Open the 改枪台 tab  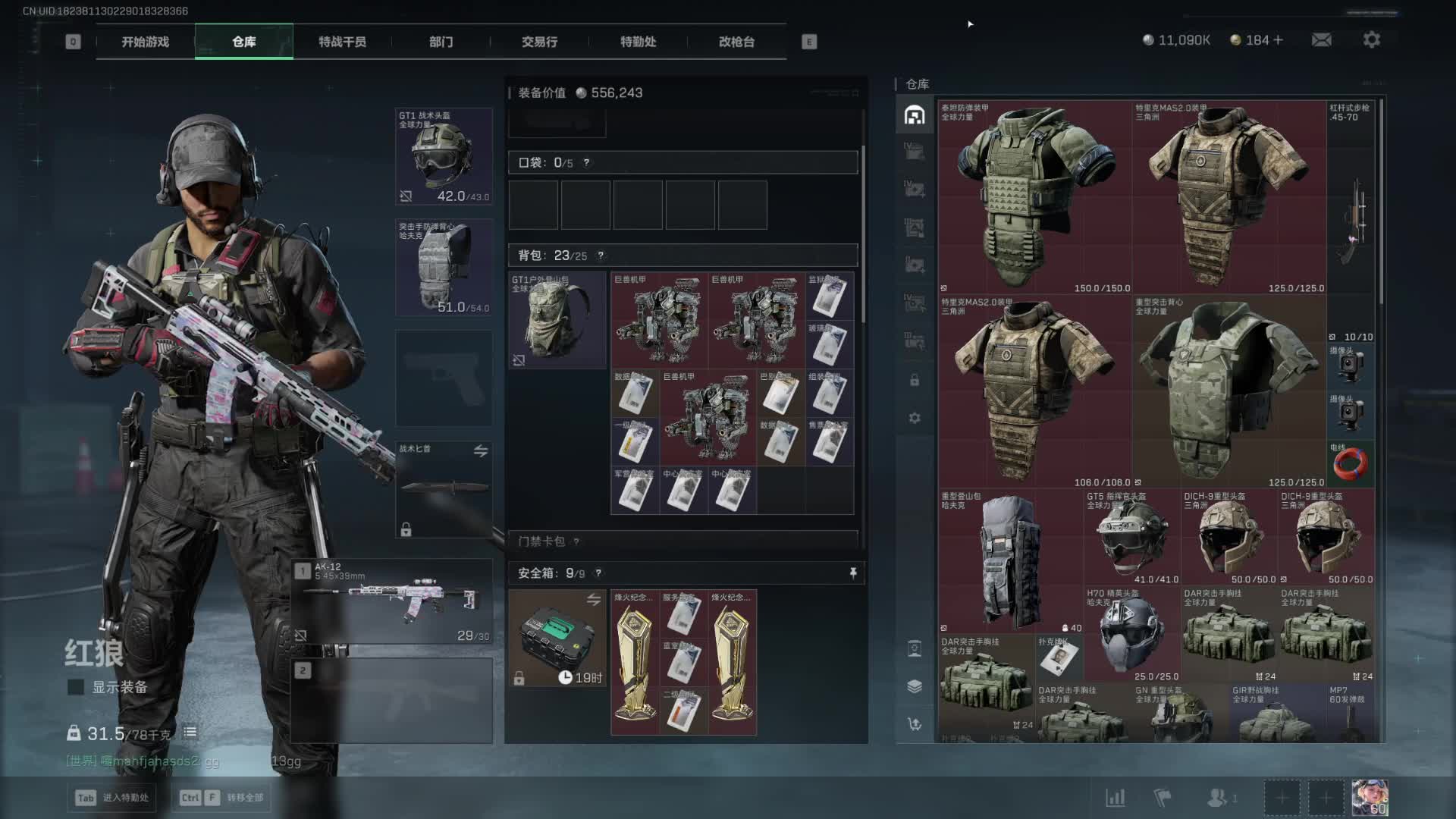pos(736,42)
